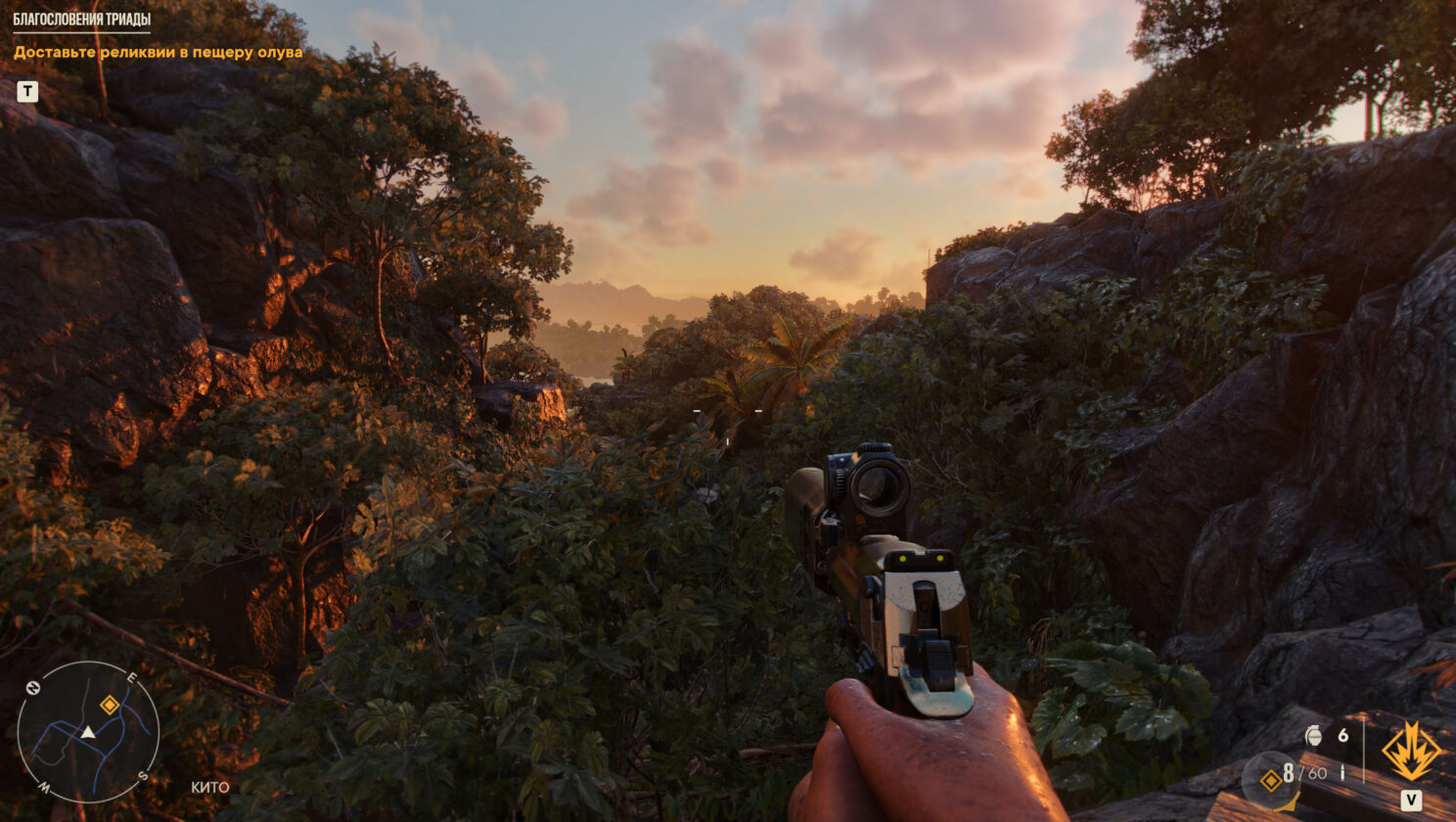The width and height of the screenshot is (1456, 822).
Task: Select the objective text about пещеру олува
Action: click(158, 53)
